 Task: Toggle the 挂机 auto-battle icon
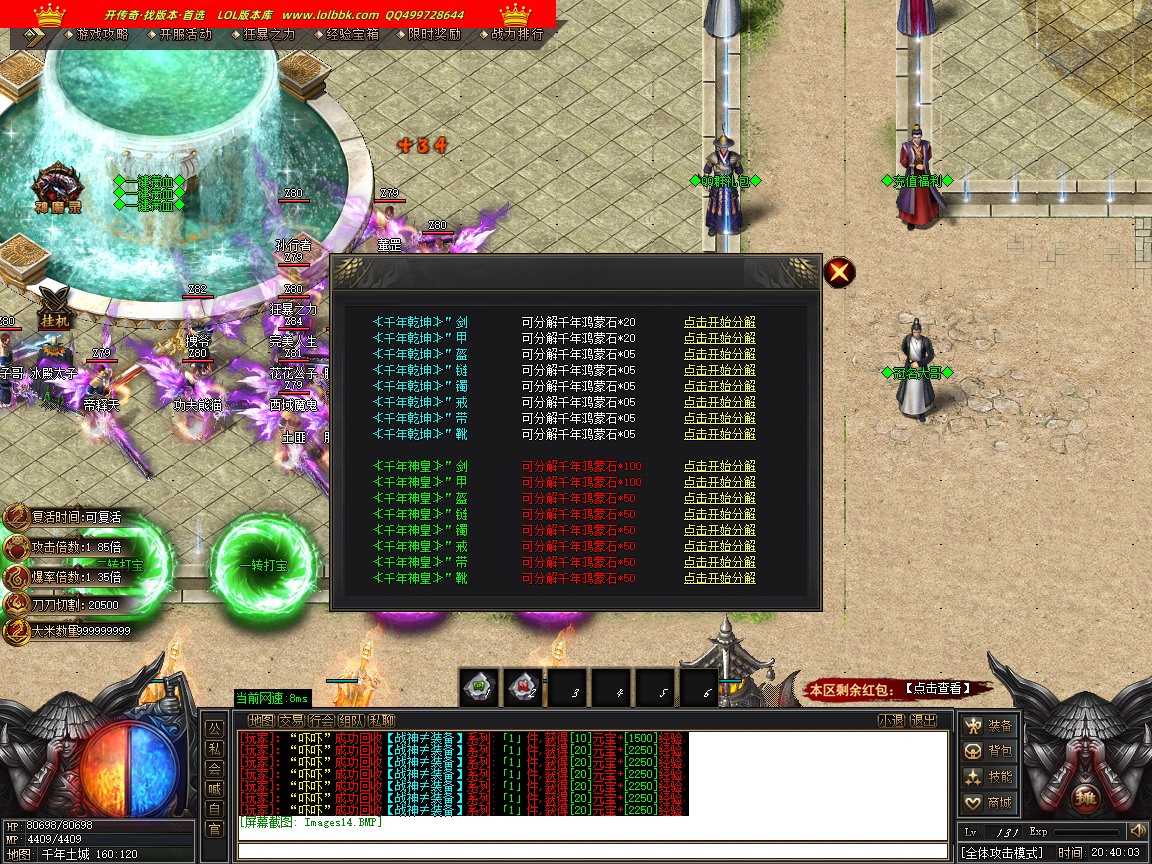click(54, 305)
